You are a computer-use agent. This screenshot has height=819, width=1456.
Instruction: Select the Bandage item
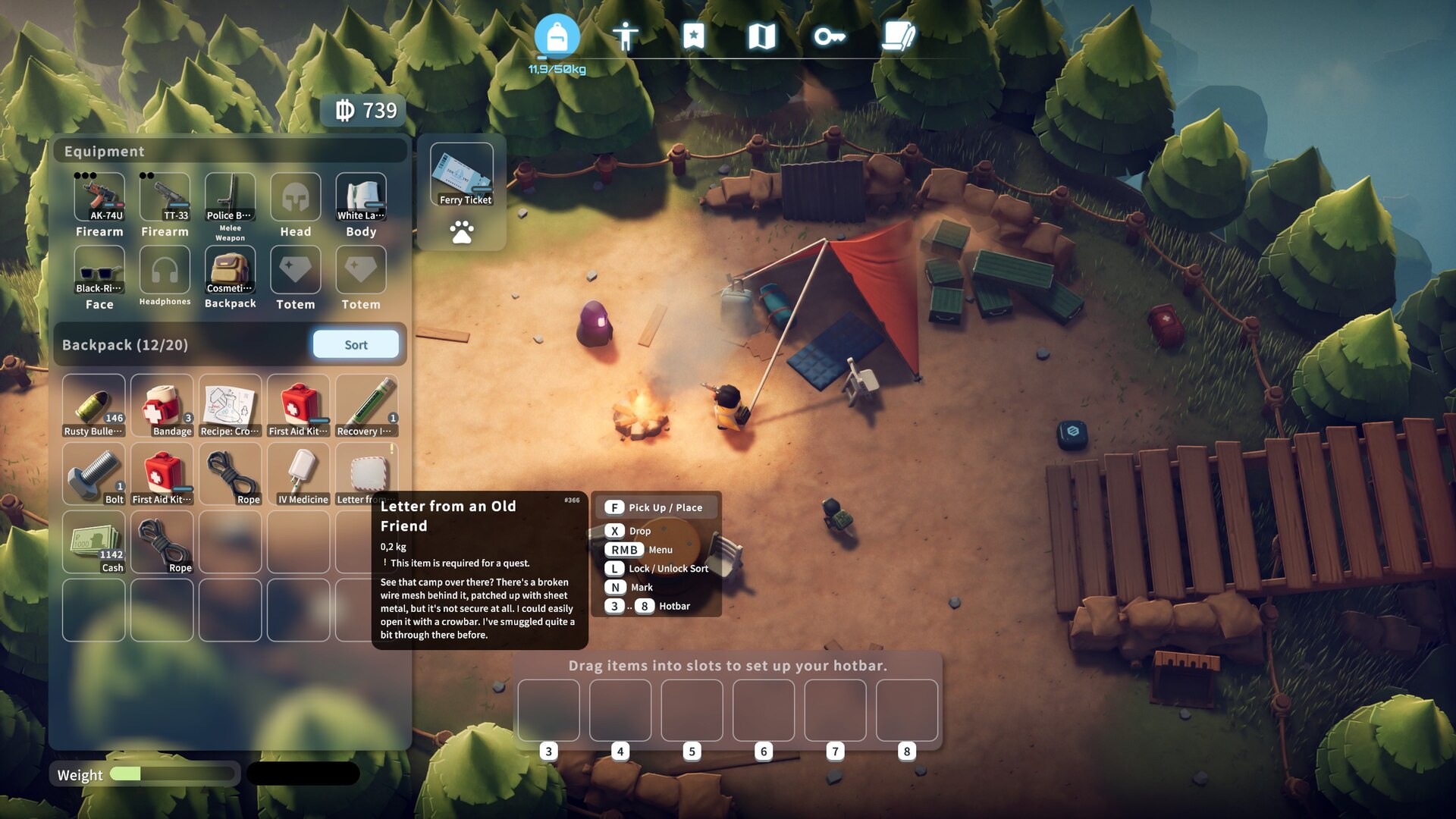click(x=162, y=406)
